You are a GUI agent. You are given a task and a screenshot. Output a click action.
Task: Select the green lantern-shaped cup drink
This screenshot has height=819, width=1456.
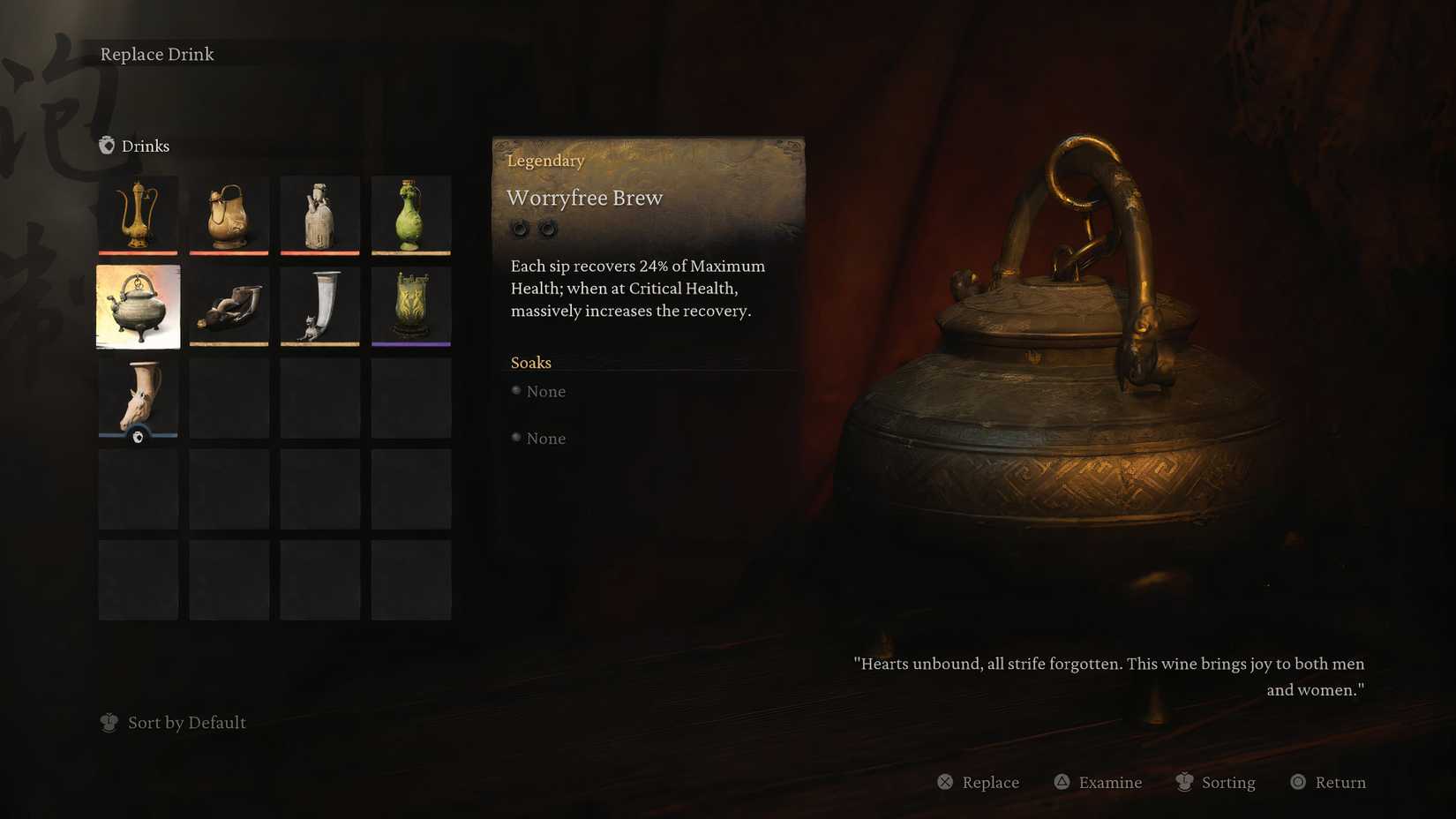[411, 306]
